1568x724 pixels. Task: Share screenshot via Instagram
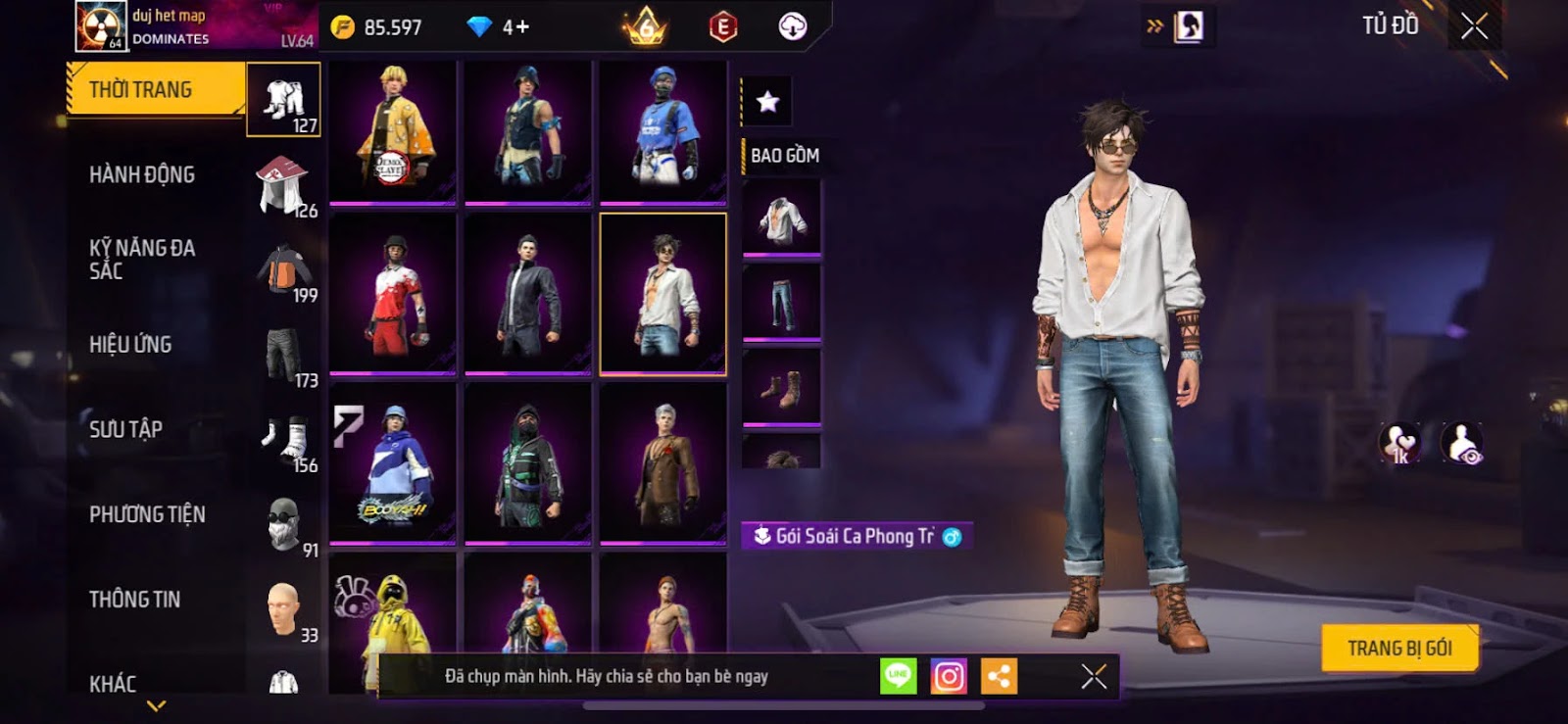pos(948,677)
